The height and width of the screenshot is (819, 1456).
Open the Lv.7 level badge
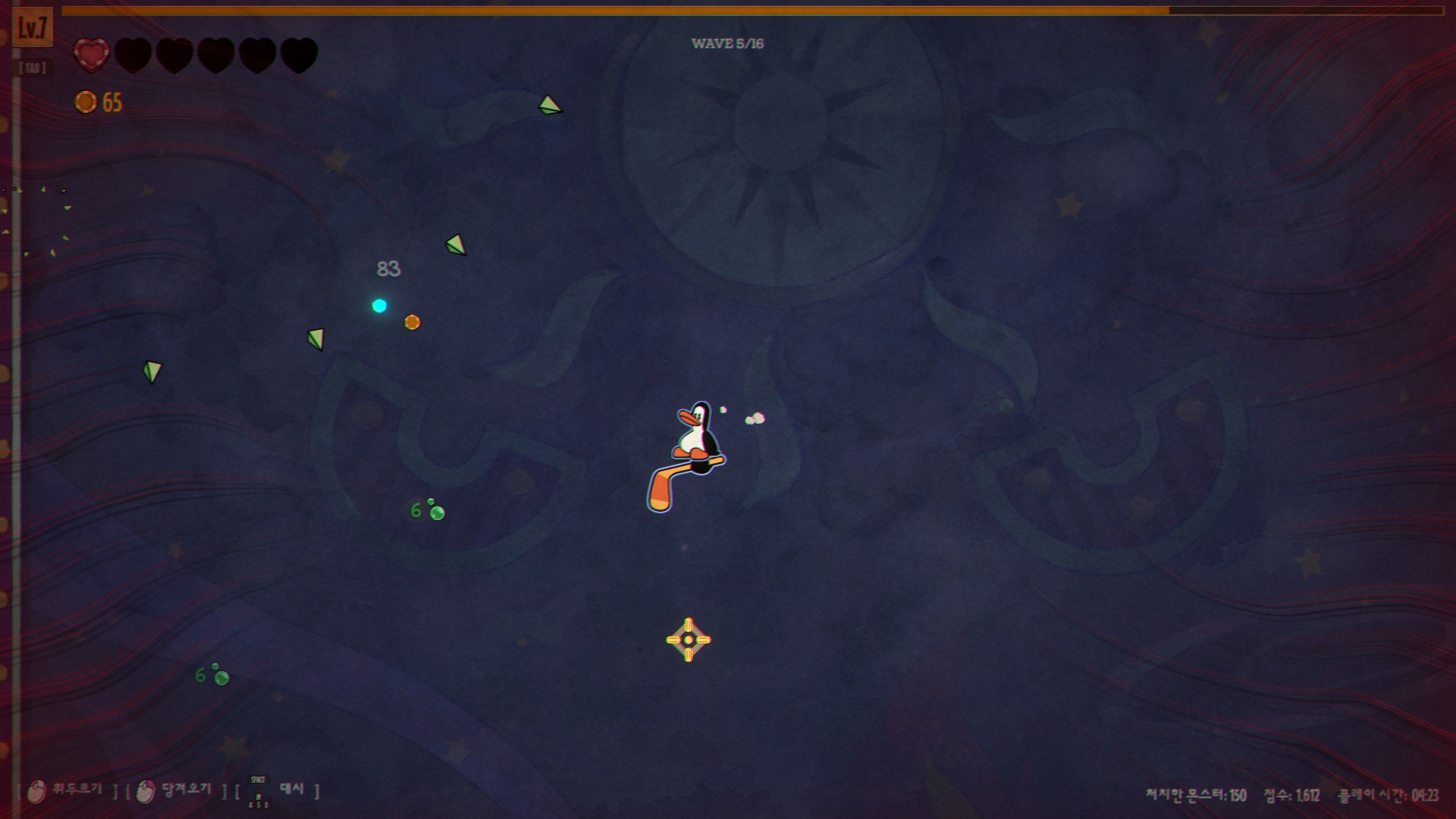click(33, 29)
